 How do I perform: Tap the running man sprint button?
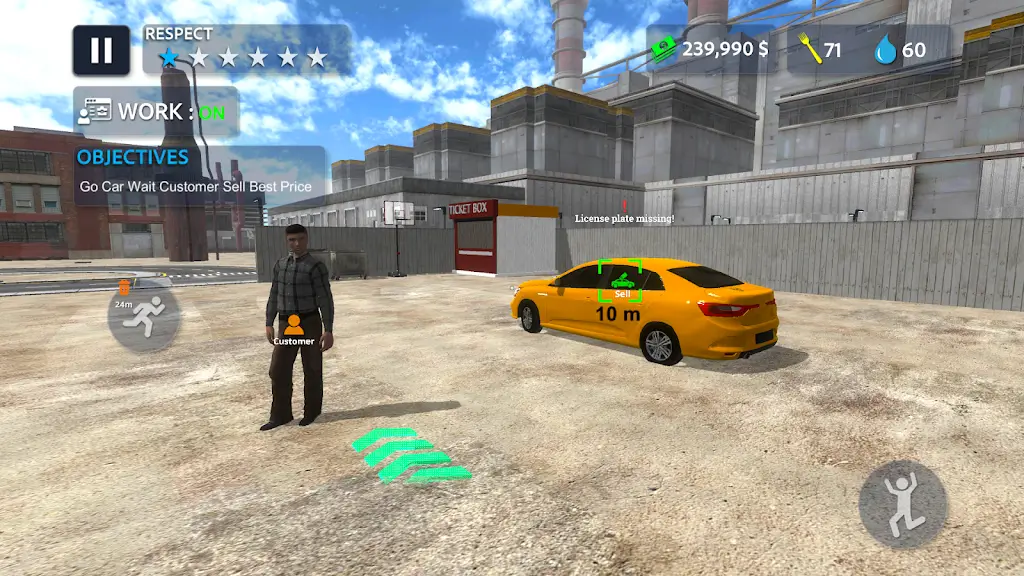pyautogui.click(x=144, y=318)
